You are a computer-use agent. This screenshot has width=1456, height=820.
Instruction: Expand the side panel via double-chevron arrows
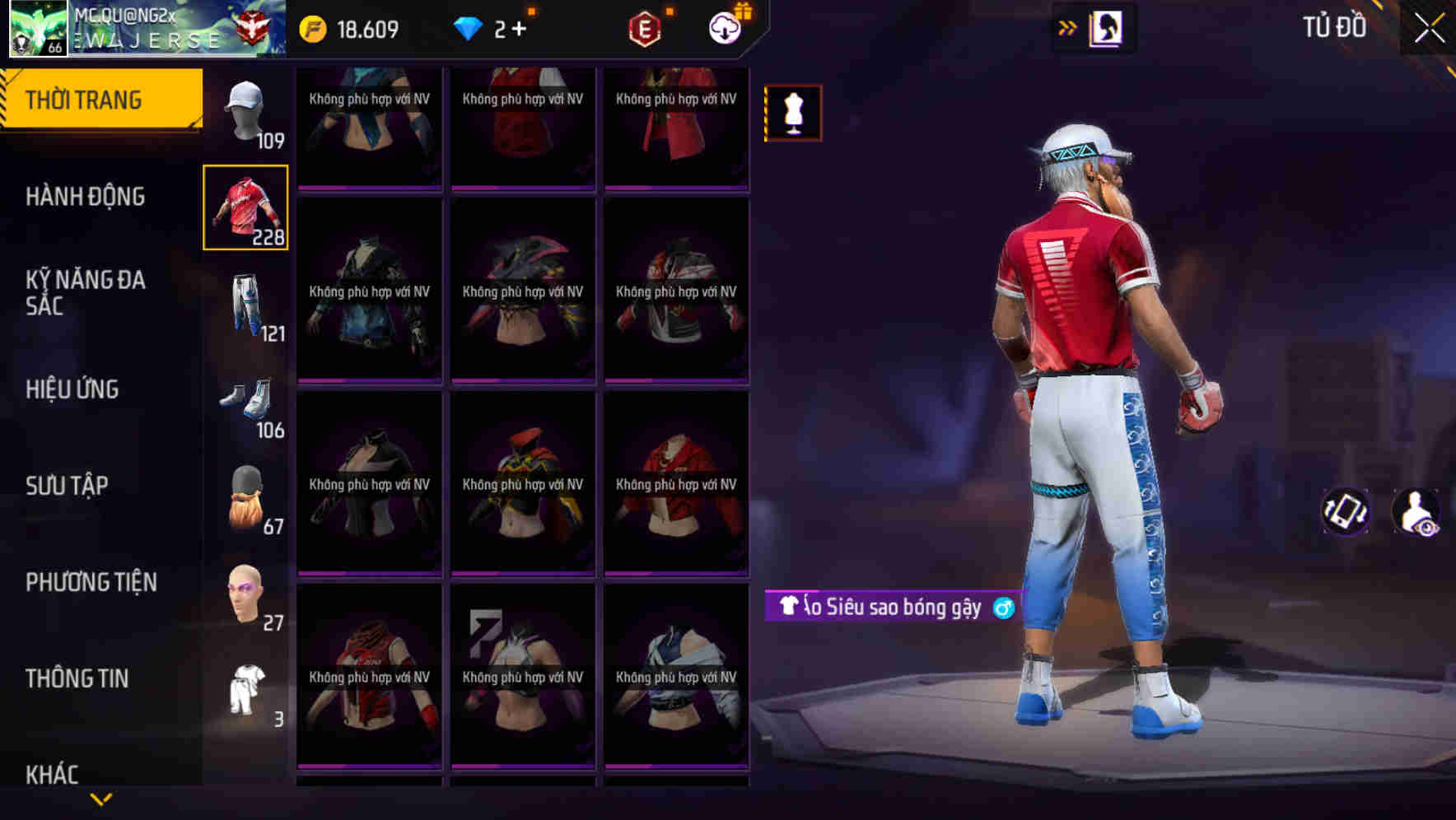point(1066,27)
